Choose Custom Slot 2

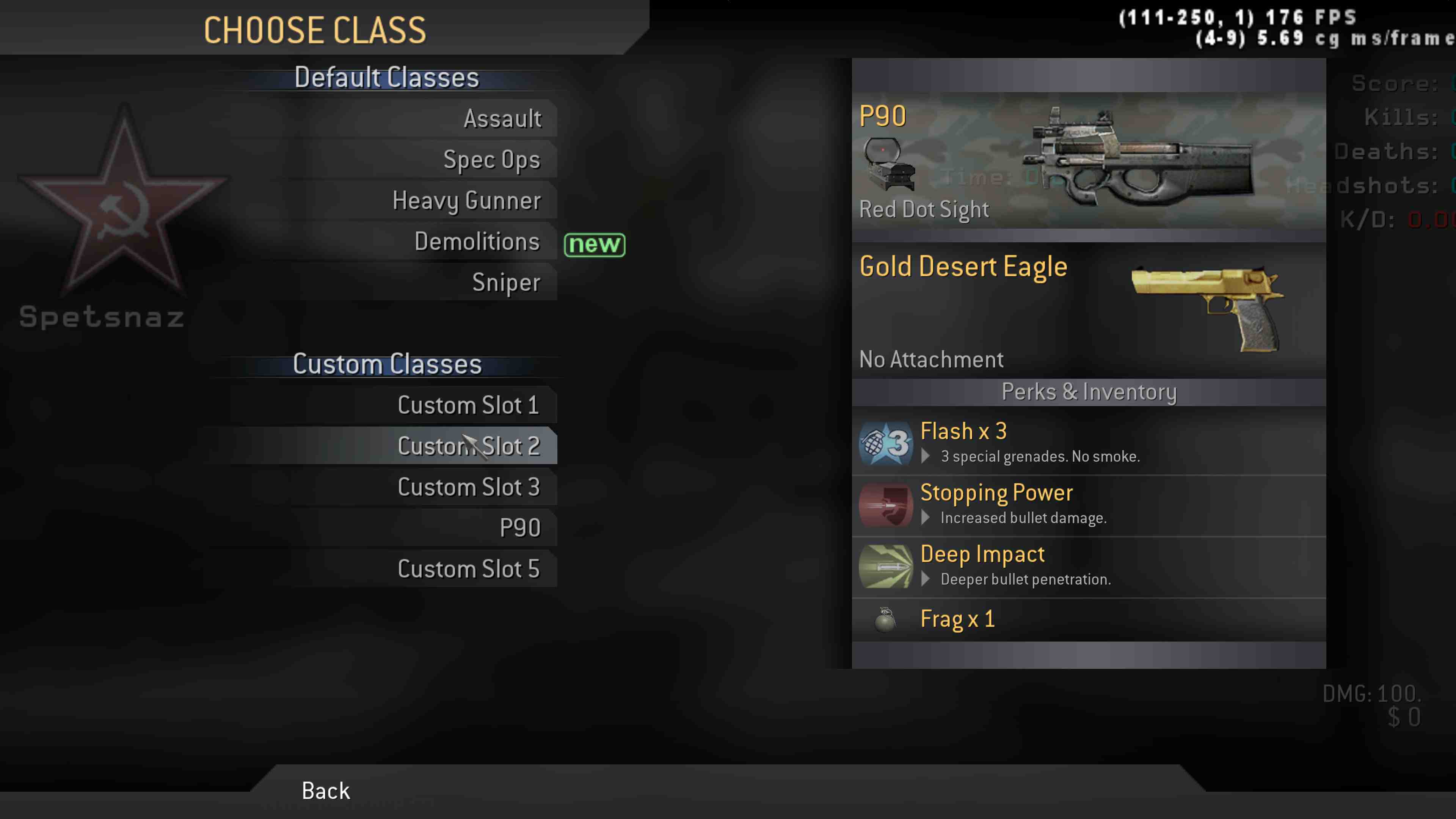(x=468, y=446)
